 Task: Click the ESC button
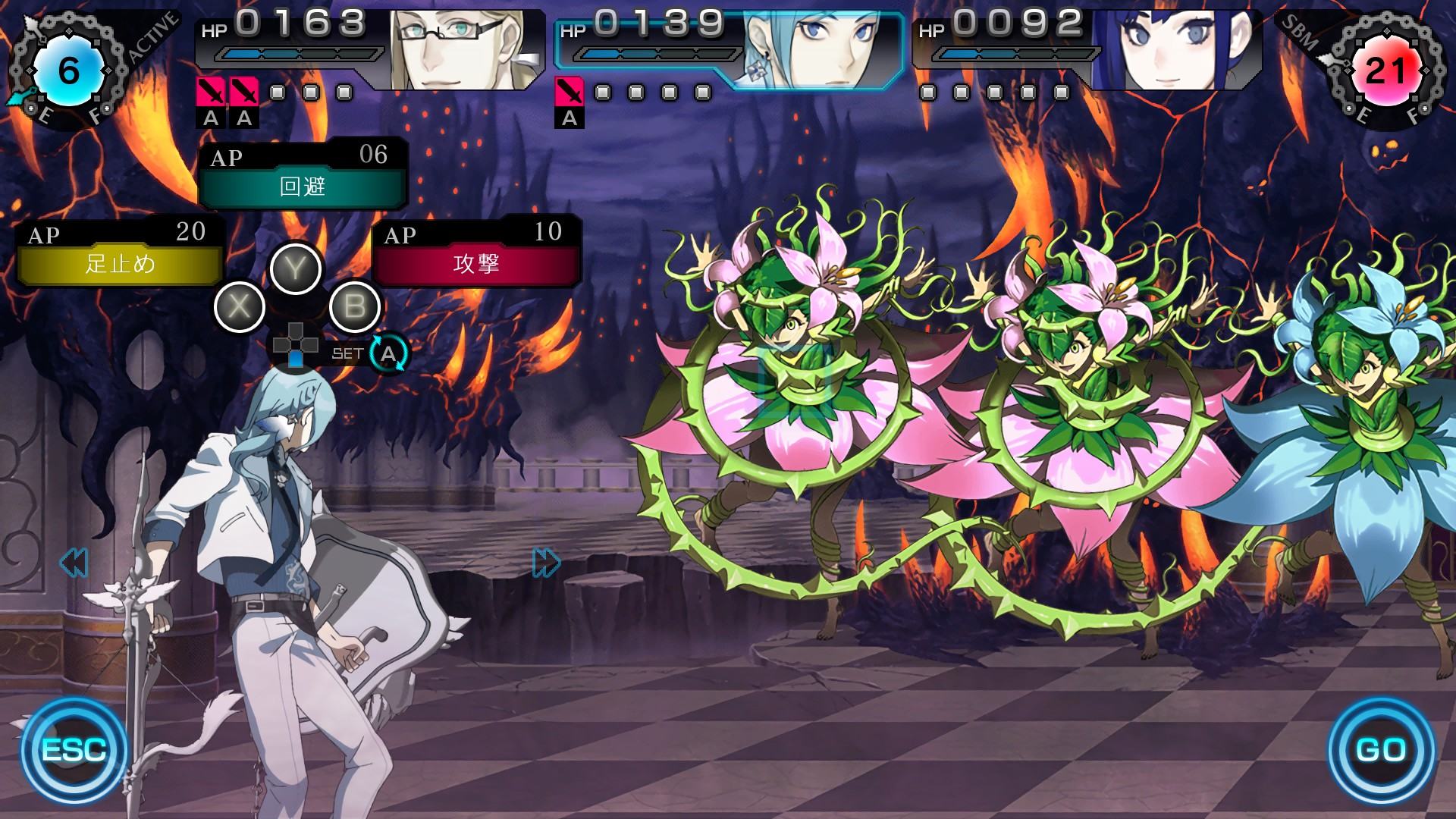(74, 749)
